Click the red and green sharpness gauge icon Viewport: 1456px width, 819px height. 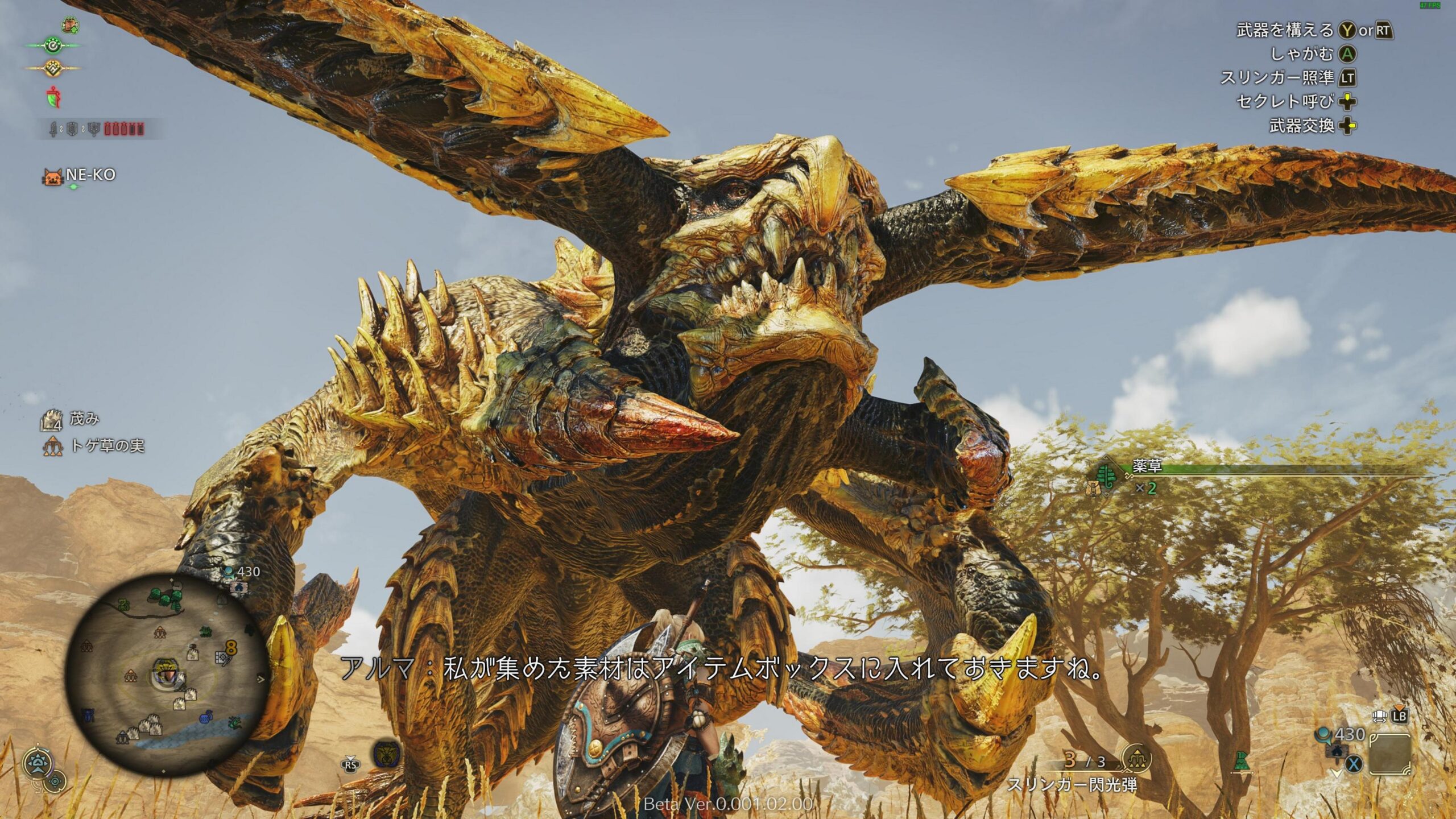52,97
